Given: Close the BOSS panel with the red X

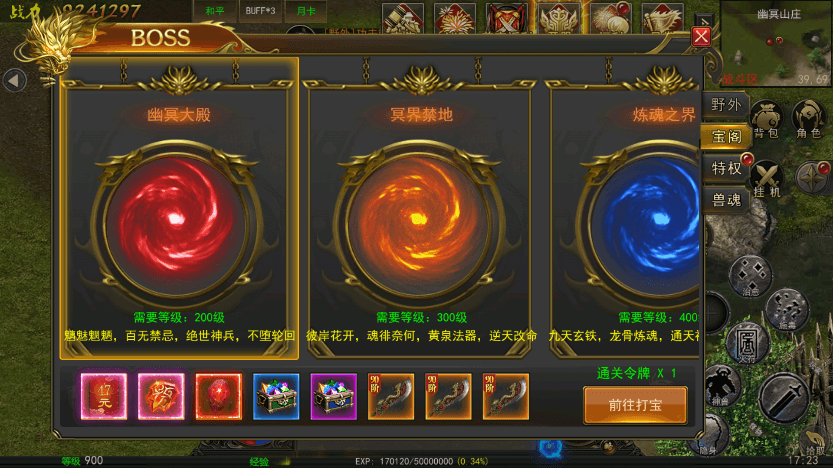Looking at the screenshot, I should 701,37.
